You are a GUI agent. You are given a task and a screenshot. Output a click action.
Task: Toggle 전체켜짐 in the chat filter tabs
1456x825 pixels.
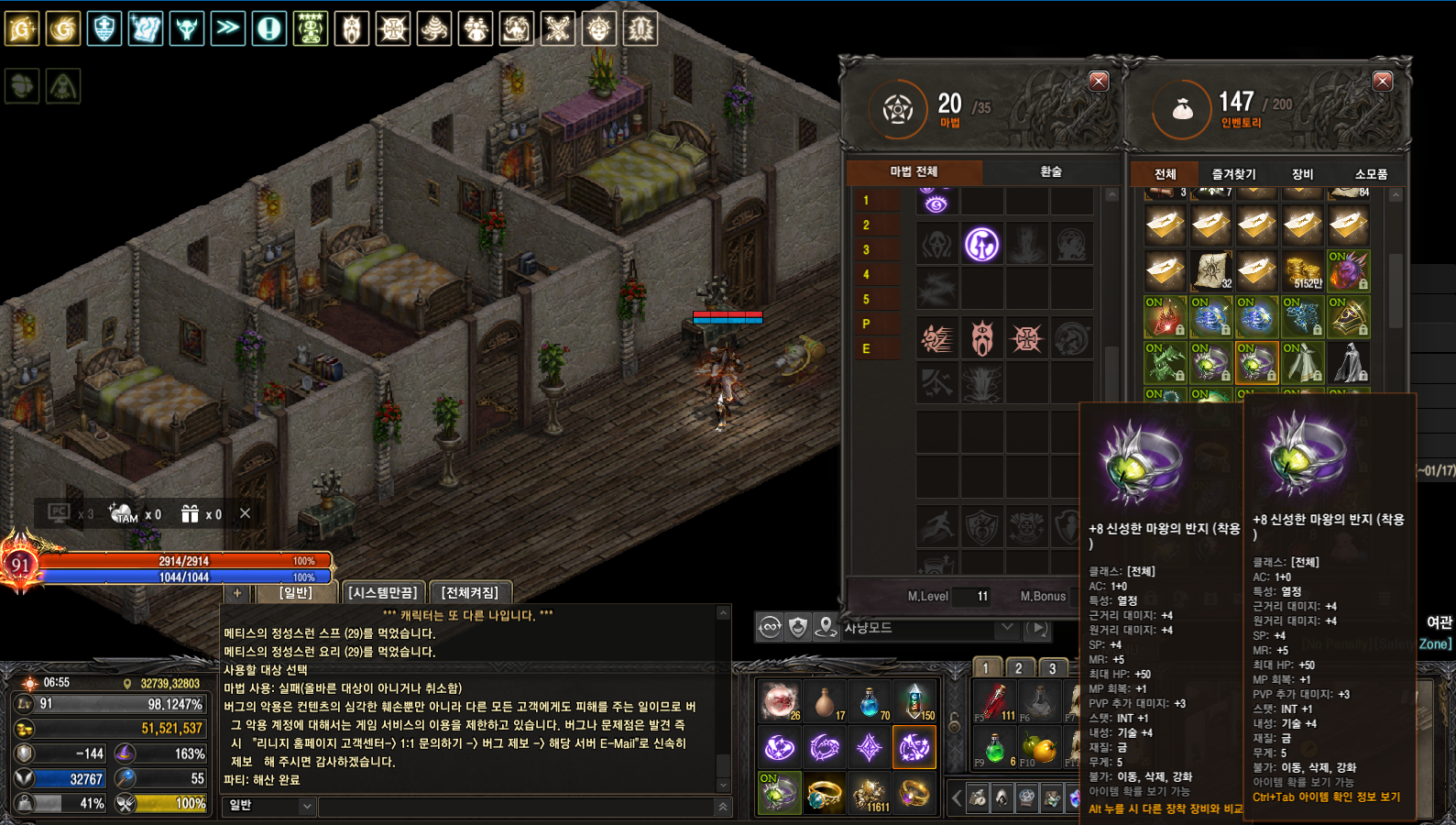[469, 592]
